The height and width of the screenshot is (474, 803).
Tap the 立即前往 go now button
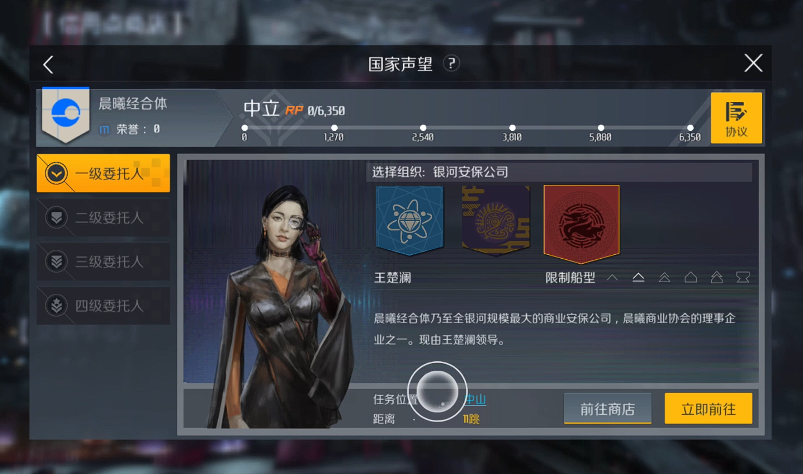708,408
